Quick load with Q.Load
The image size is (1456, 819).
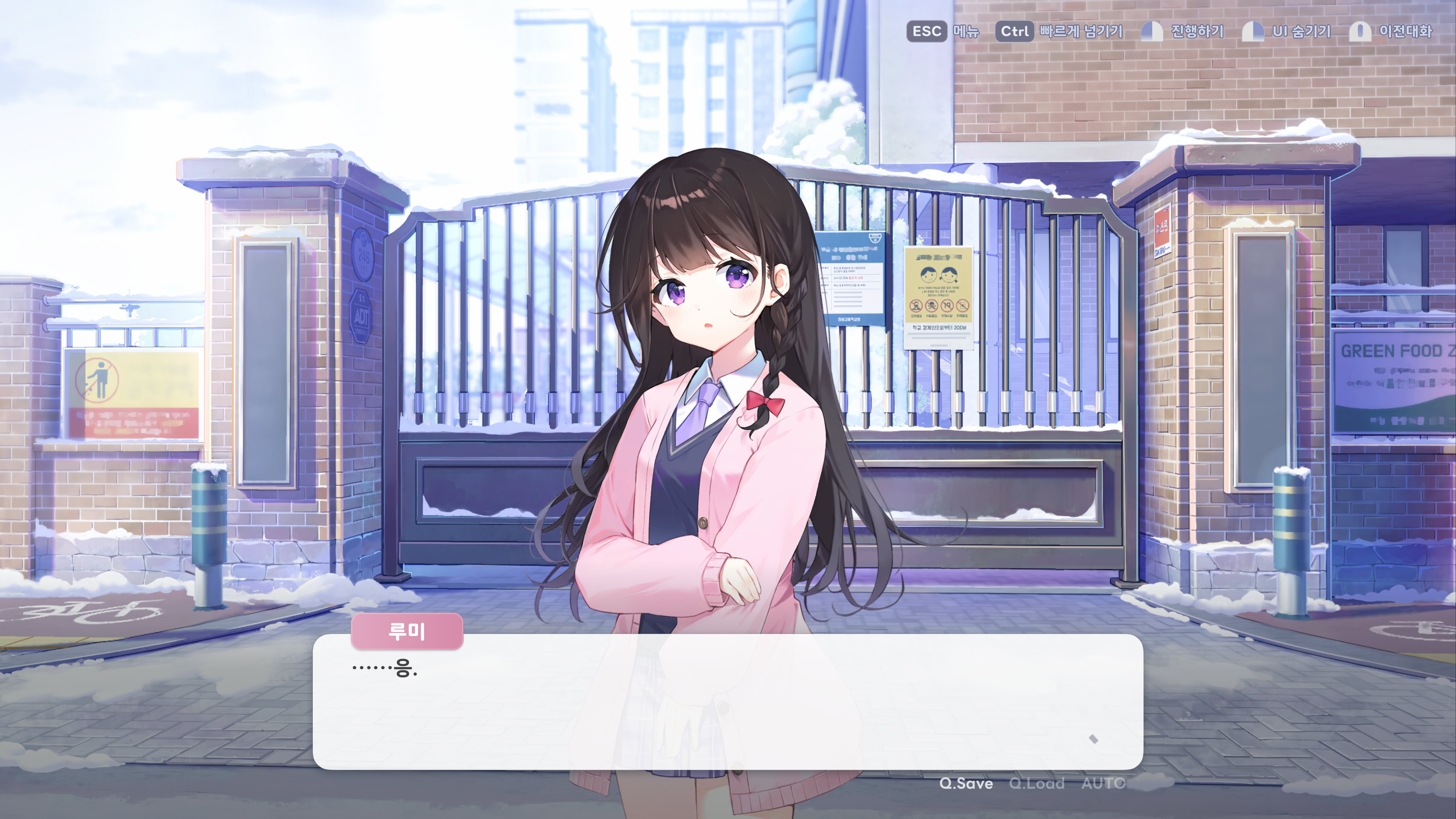tap(1037, 784)
